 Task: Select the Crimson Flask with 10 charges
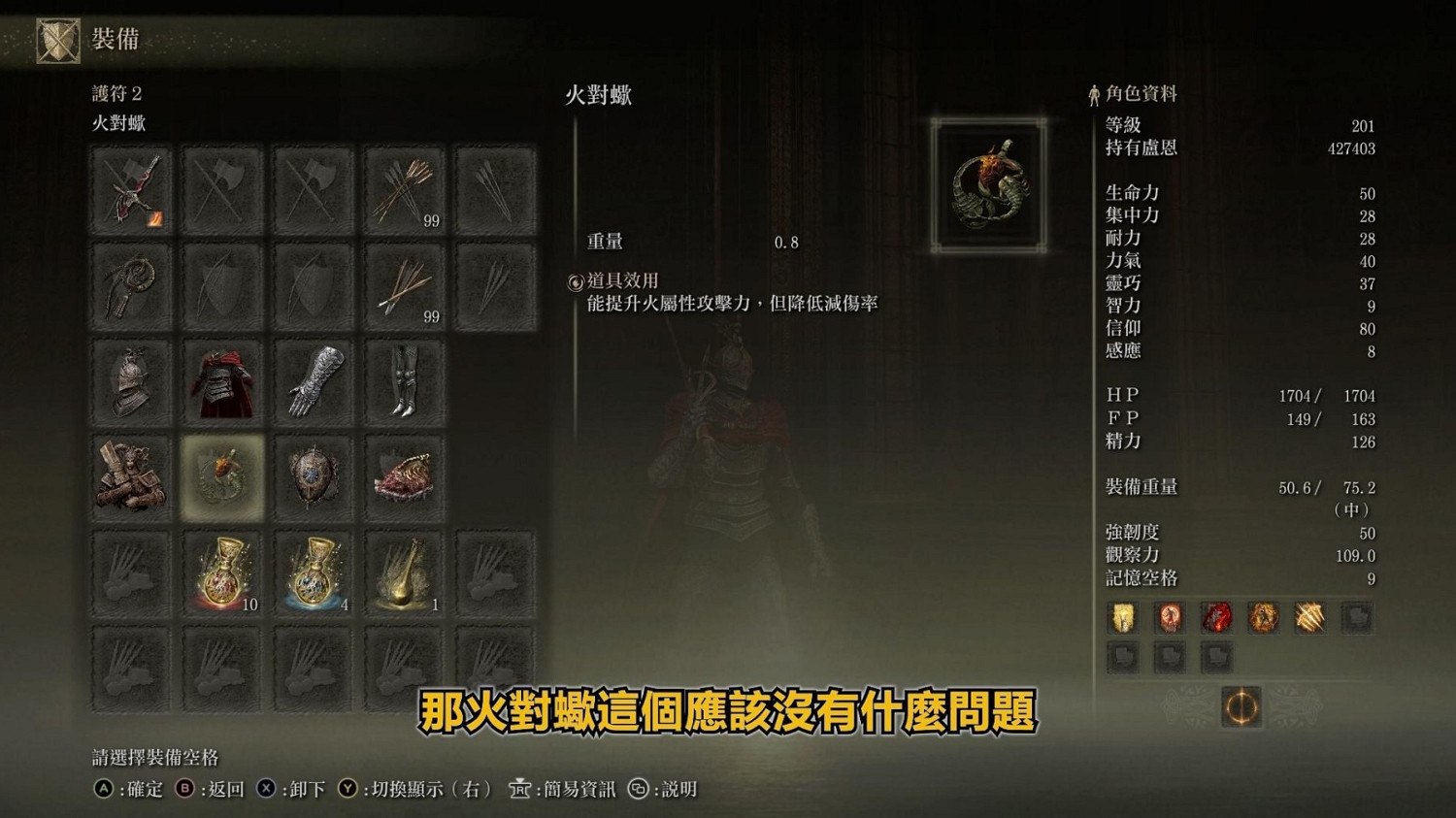(x=221, y=572)
